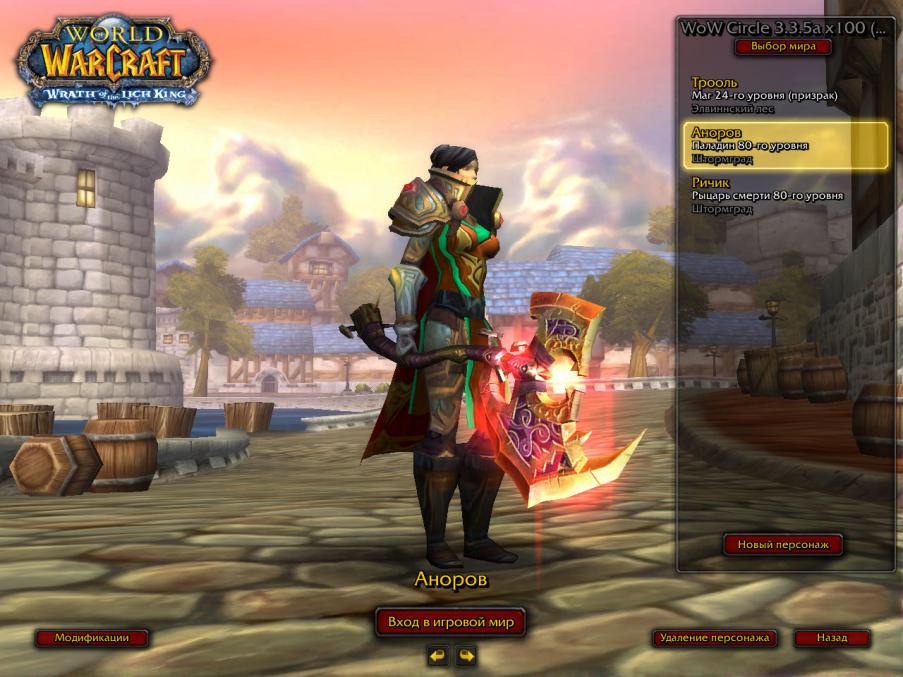Open the Модификации addons menu
903x677 pixels.
[x=91, y=638]
